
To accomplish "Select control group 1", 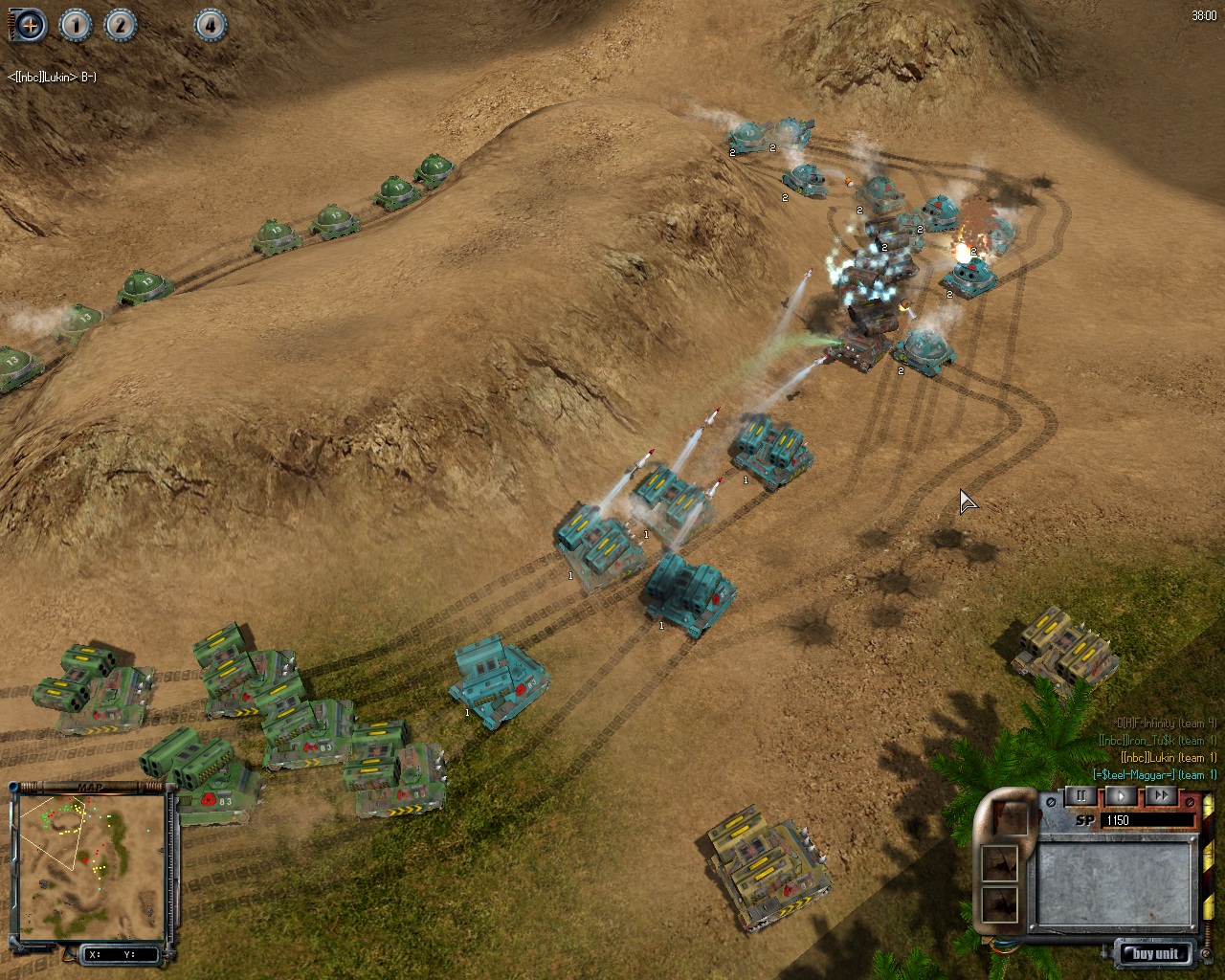I will [76, 25].
